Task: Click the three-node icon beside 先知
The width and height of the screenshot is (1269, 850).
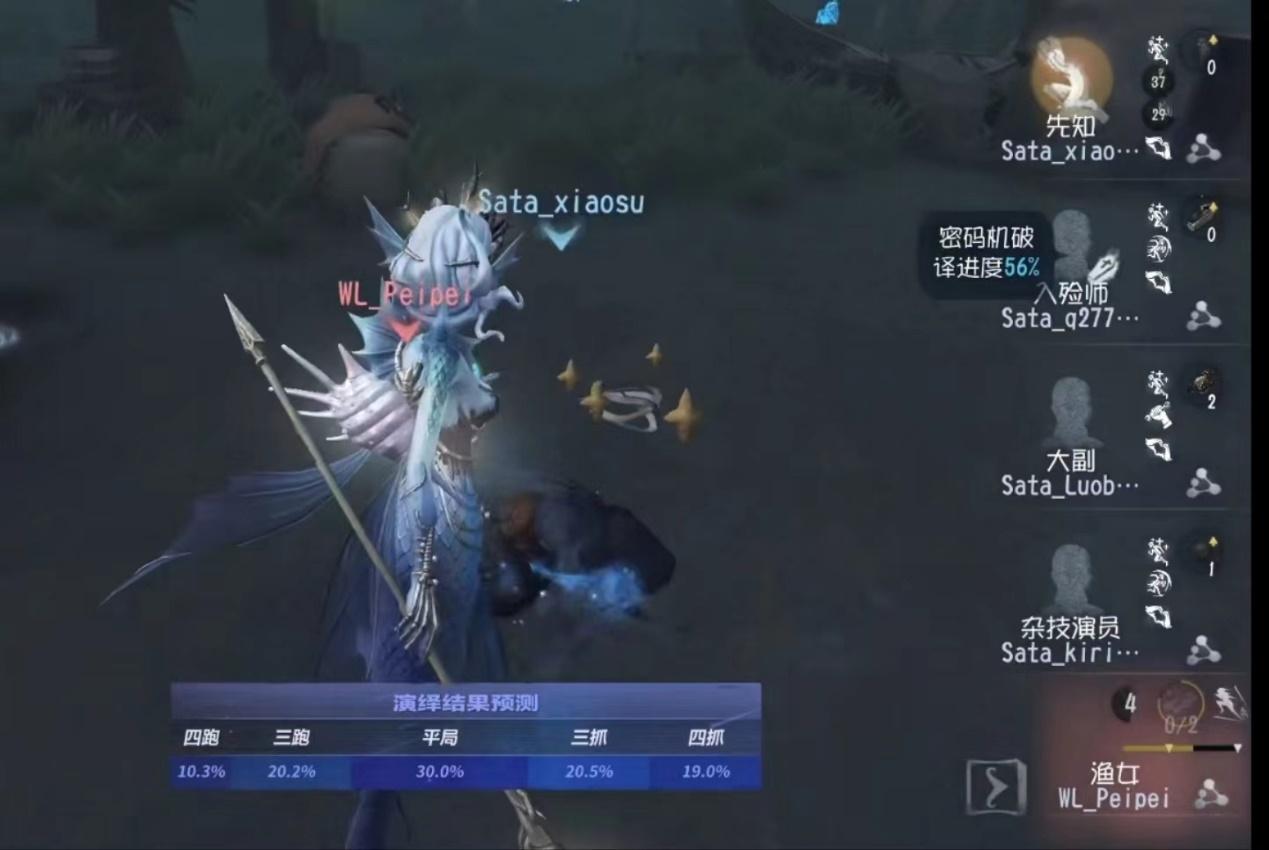Action: (1203, 150)
